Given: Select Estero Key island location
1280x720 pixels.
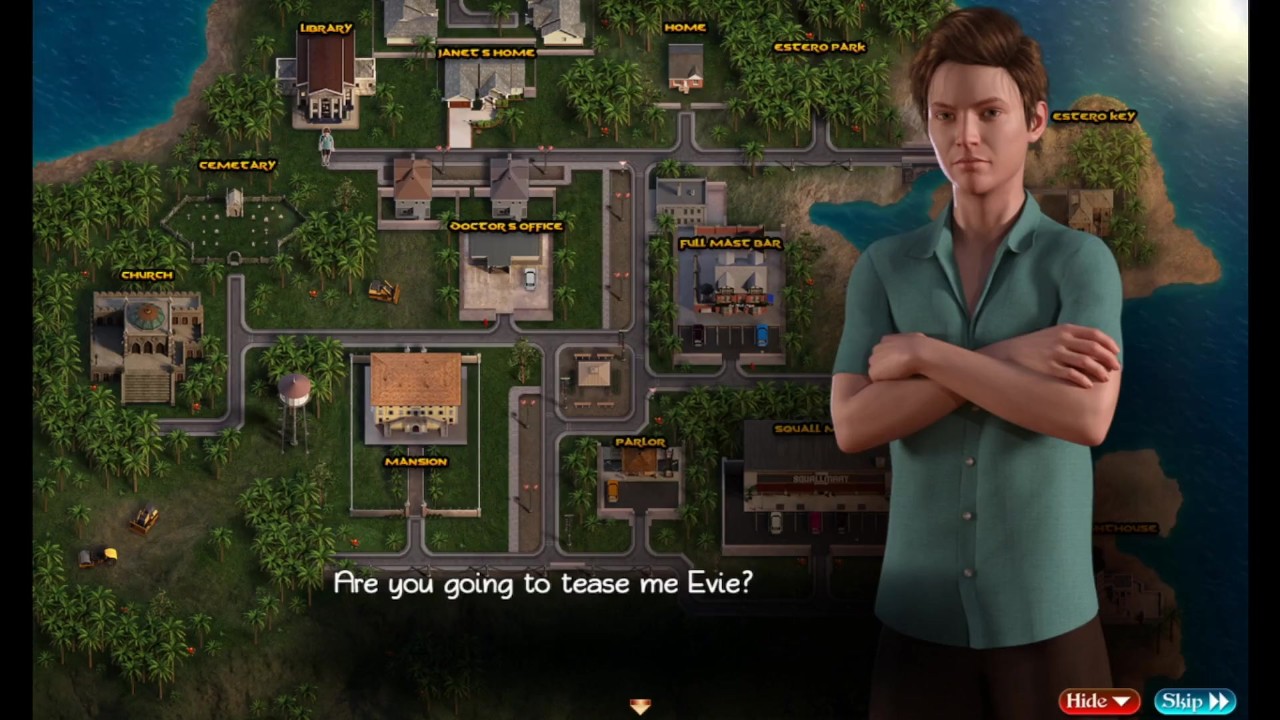Looking at the screenshot, I should coord(1094,117).
